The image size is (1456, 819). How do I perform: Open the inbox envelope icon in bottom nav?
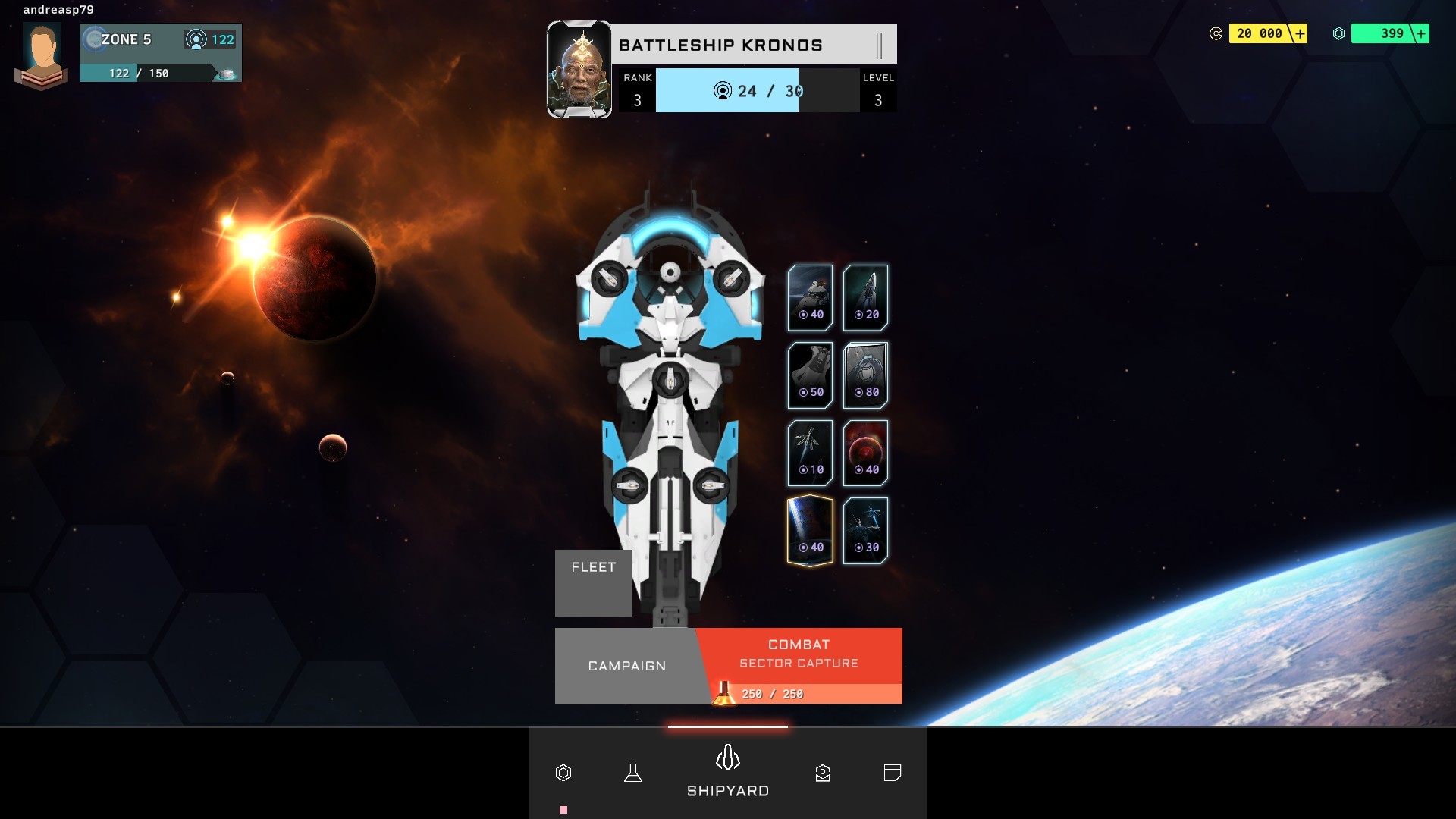(823, 773)
